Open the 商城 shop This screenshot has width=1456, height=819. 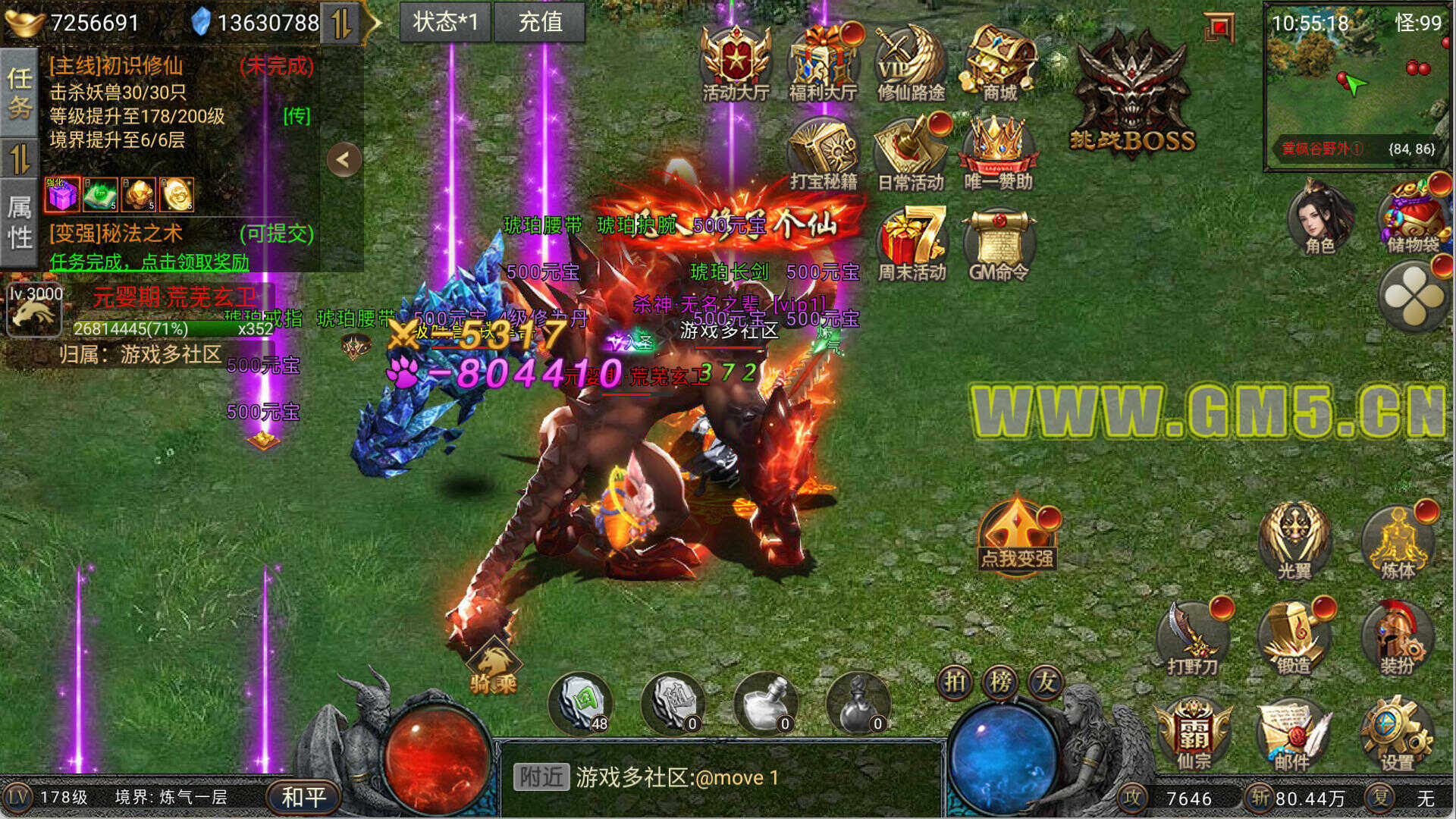point(999,64)
